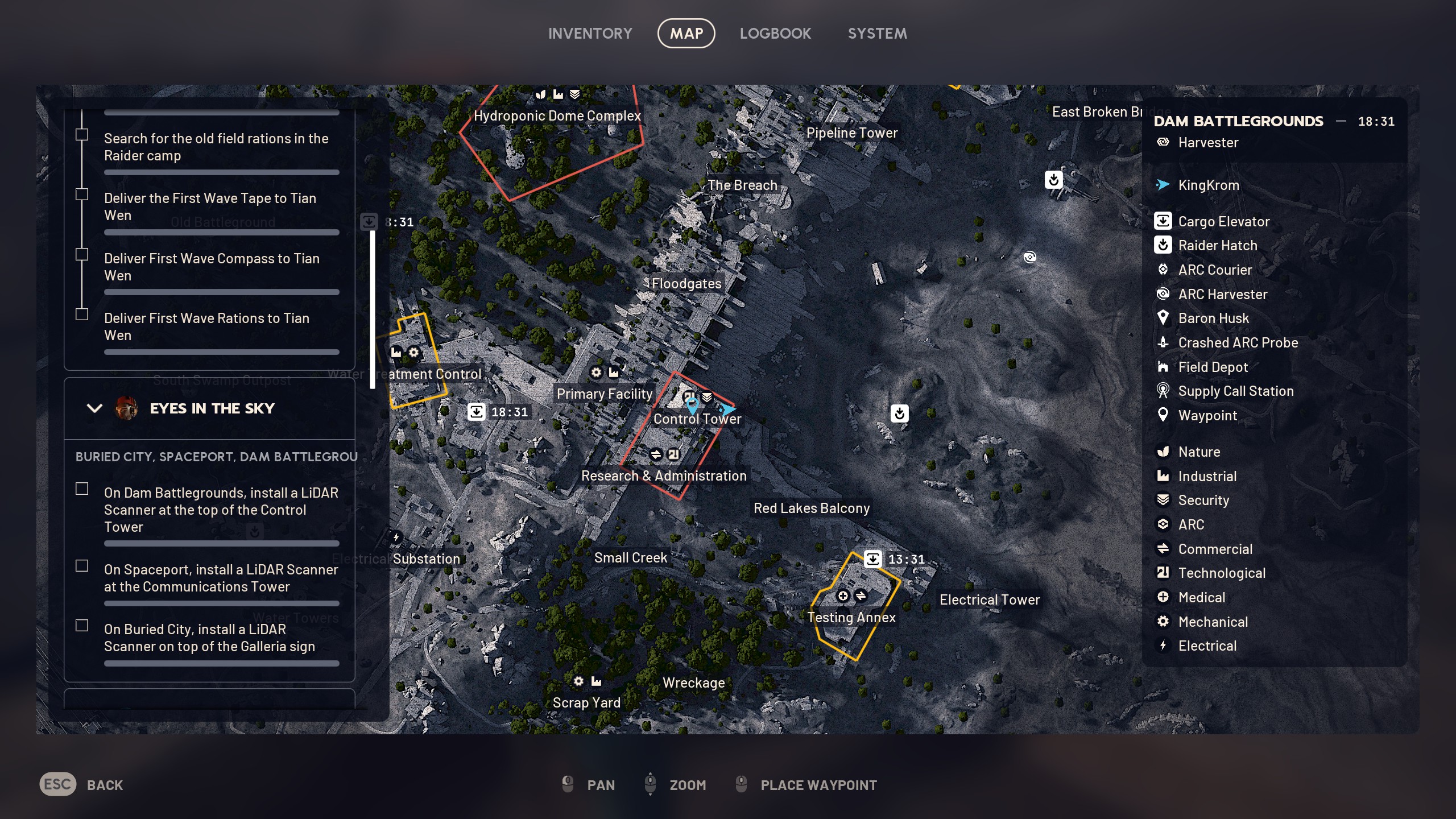Click the KingKrom player marker entry
1456x819 pixels.
click(x=1164, y=185)
